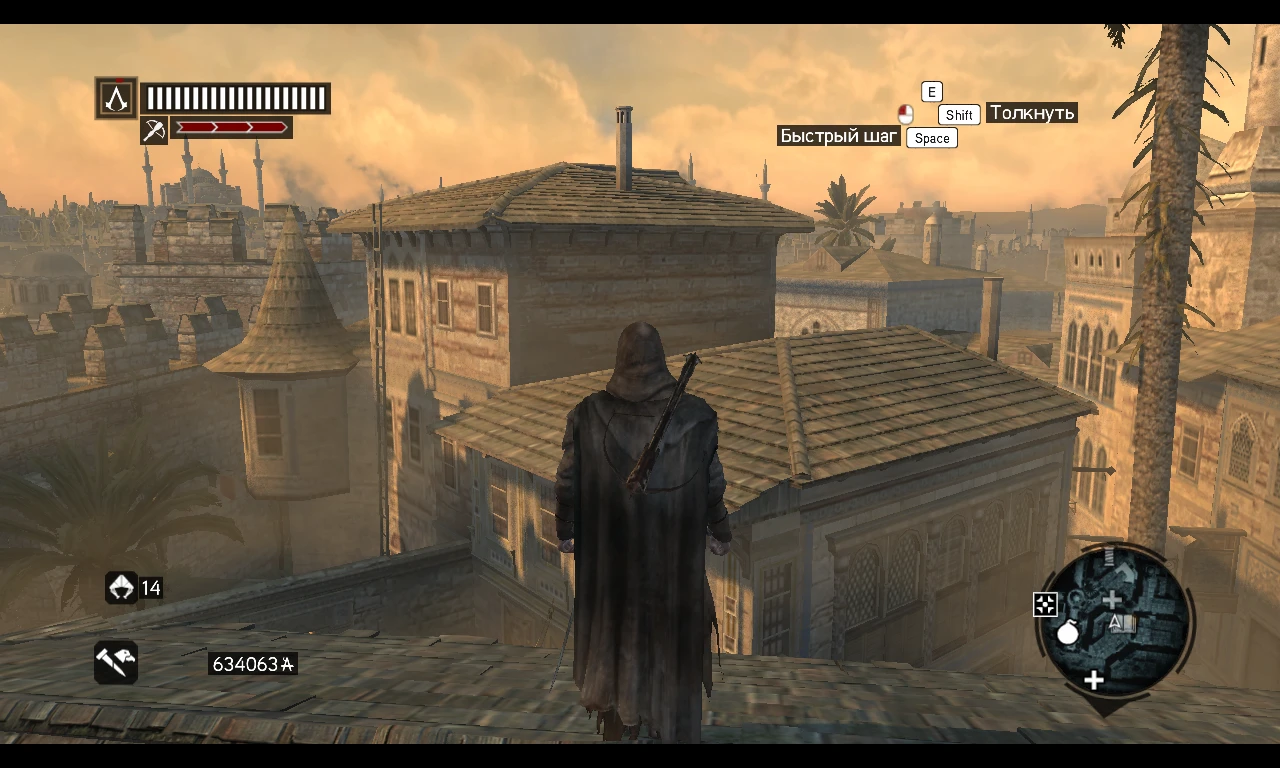Viewport: 1280px width, 768px height.
Task: Select the throwing knives hood icon
Action: coord(120,588)
